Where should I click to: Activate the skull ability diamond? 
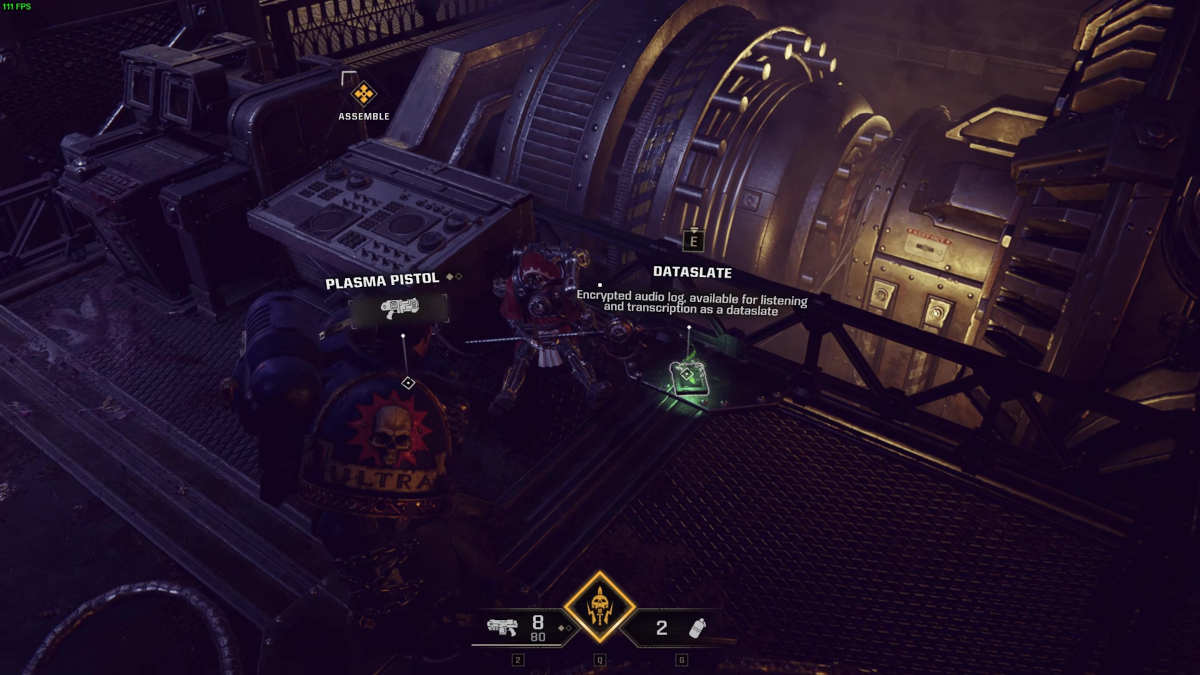click(599, 606)
